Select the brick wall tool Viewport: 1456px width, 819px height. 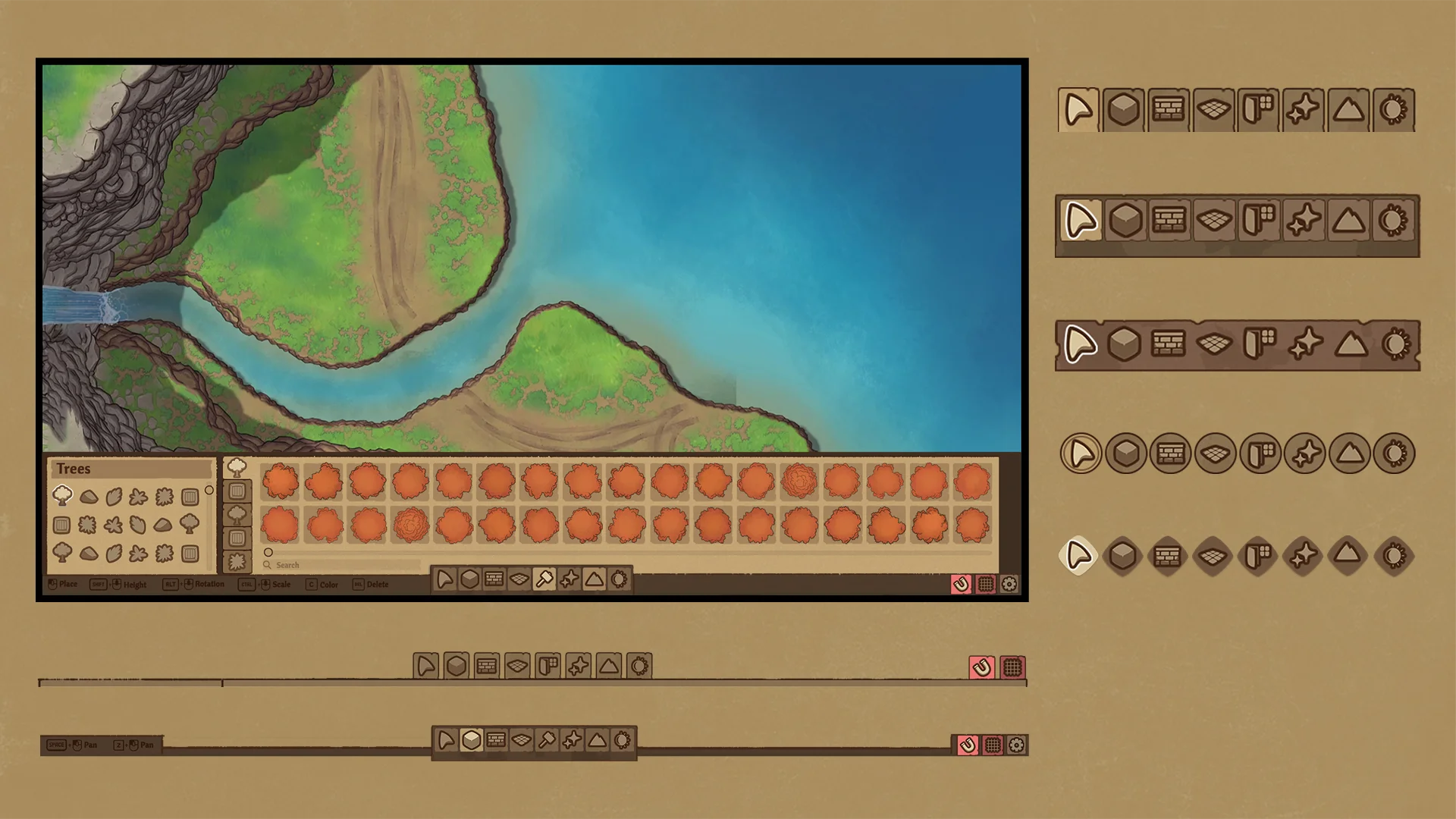pos(494,579)
